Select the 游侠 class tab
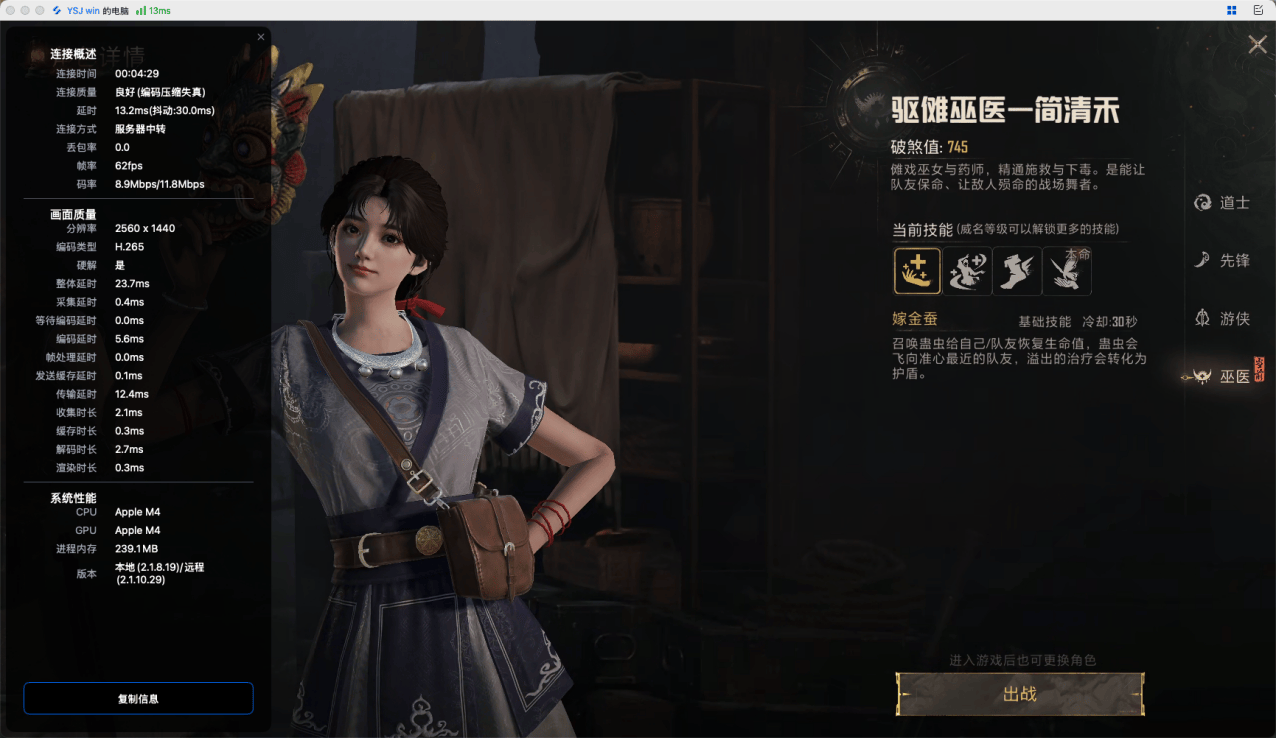Viewport: 1276px width, 738px height. pyautogui.click(x=1222, y=319)
